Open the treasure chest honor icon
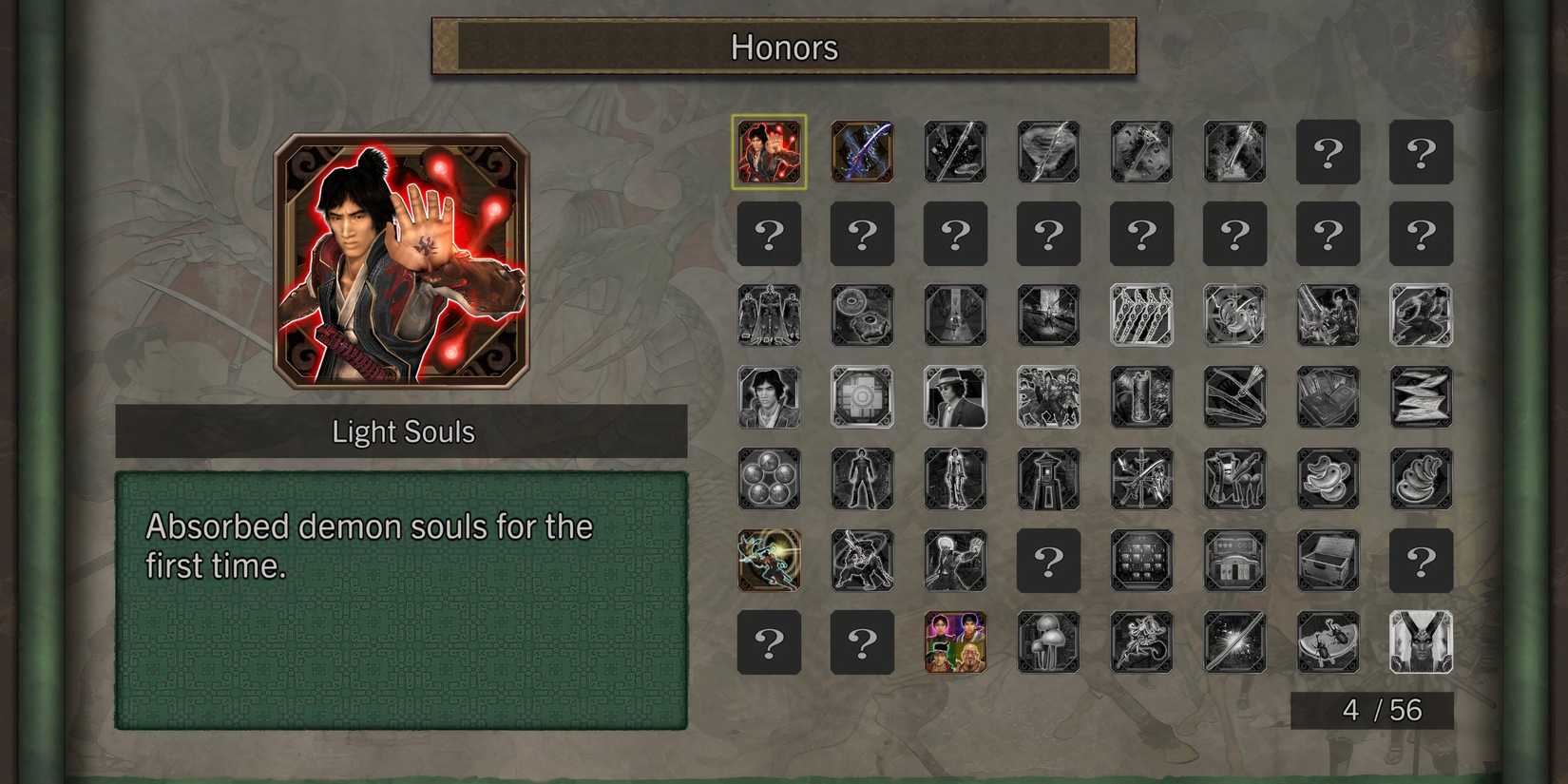The height and width of the screenshot is (784, 1568). 1328,561
